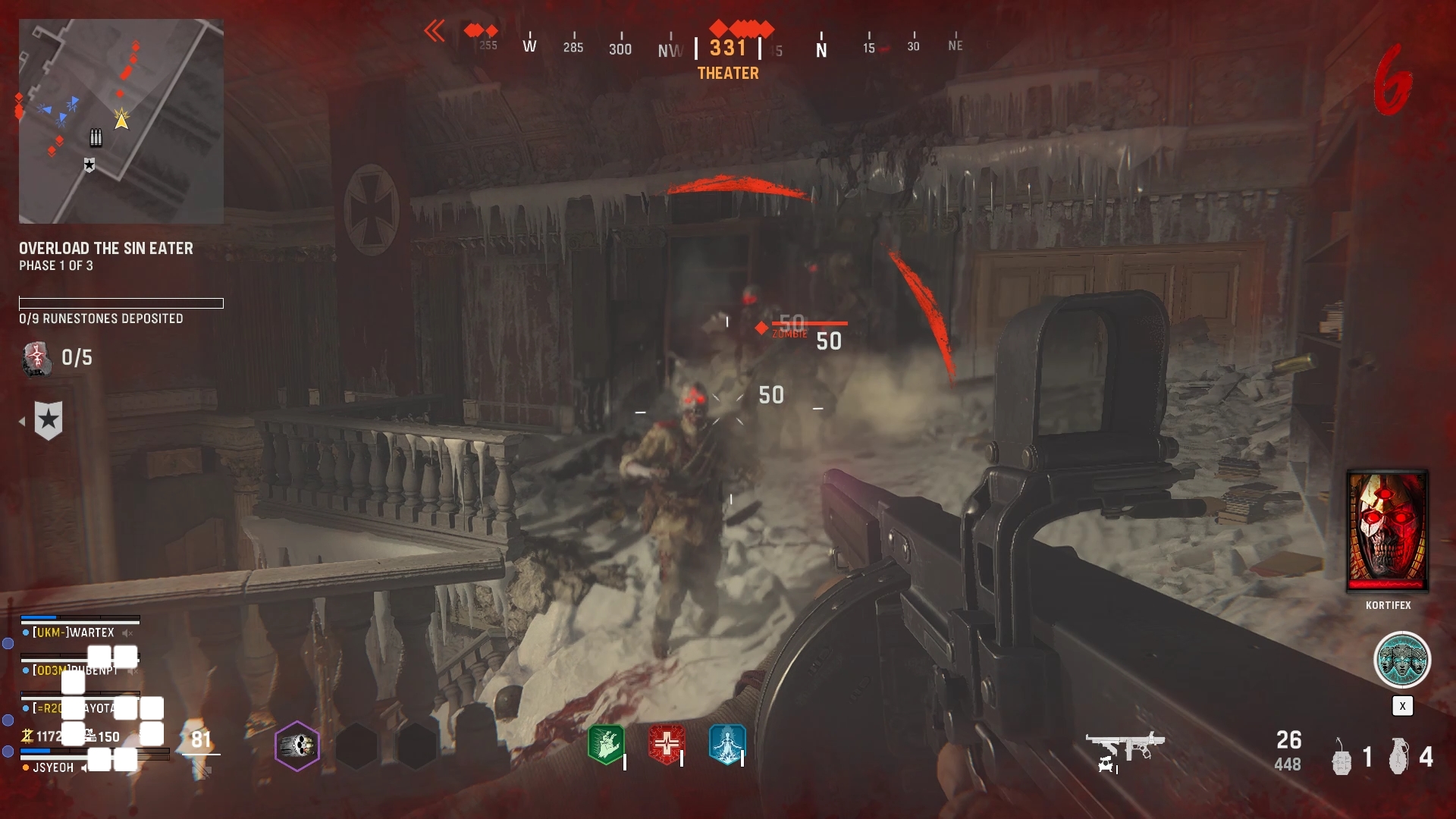Click the Kortifex portrait card
1456x819 pixels.
[x=1388, y=531]
